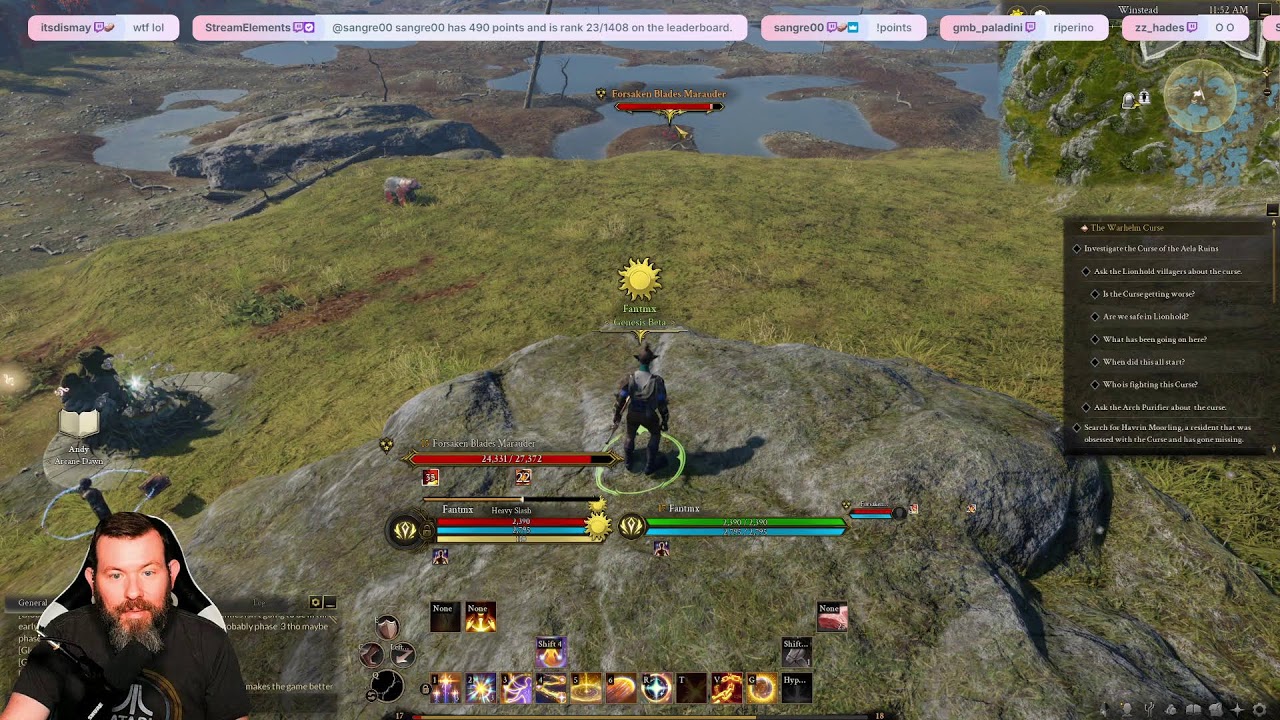Click the shield block icon

click(x=387, y=627)
